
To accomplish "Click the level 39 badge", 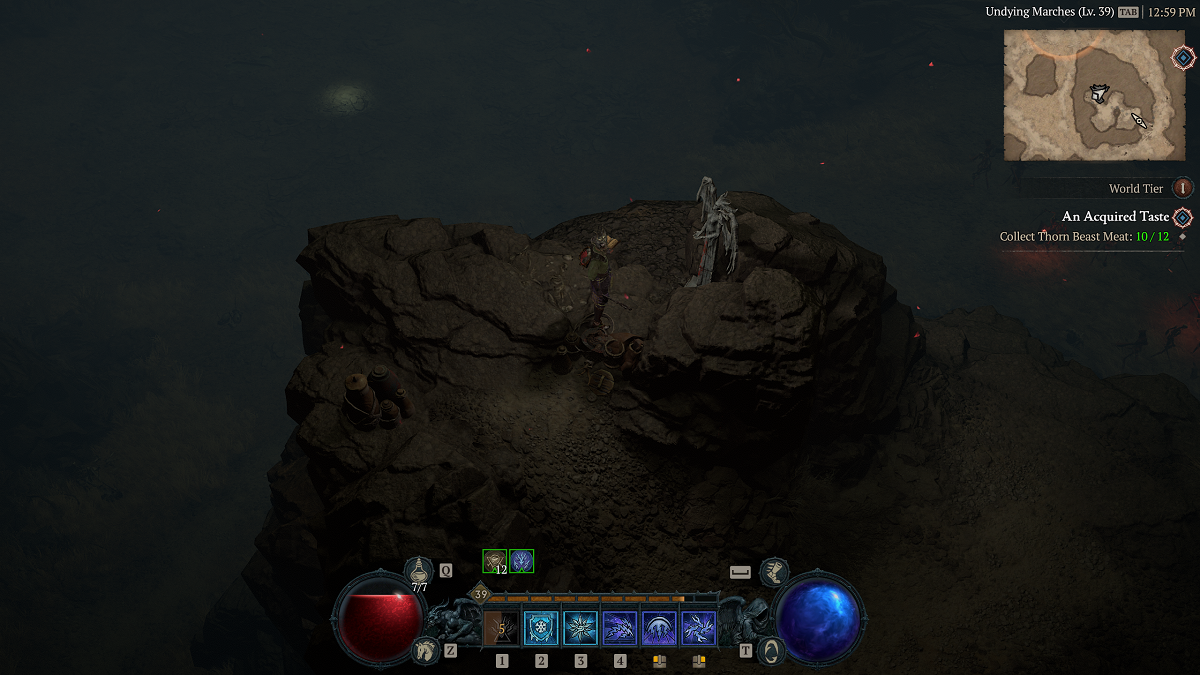I will [x=480, y=595].
